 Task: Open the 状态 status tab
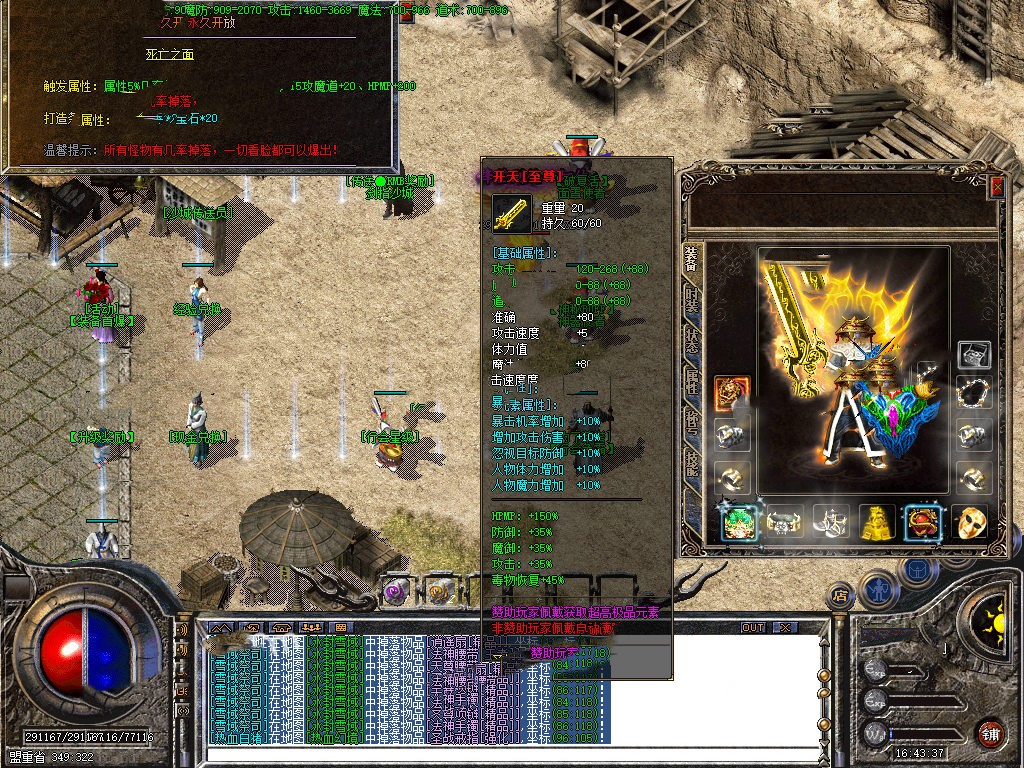point(691,339)
